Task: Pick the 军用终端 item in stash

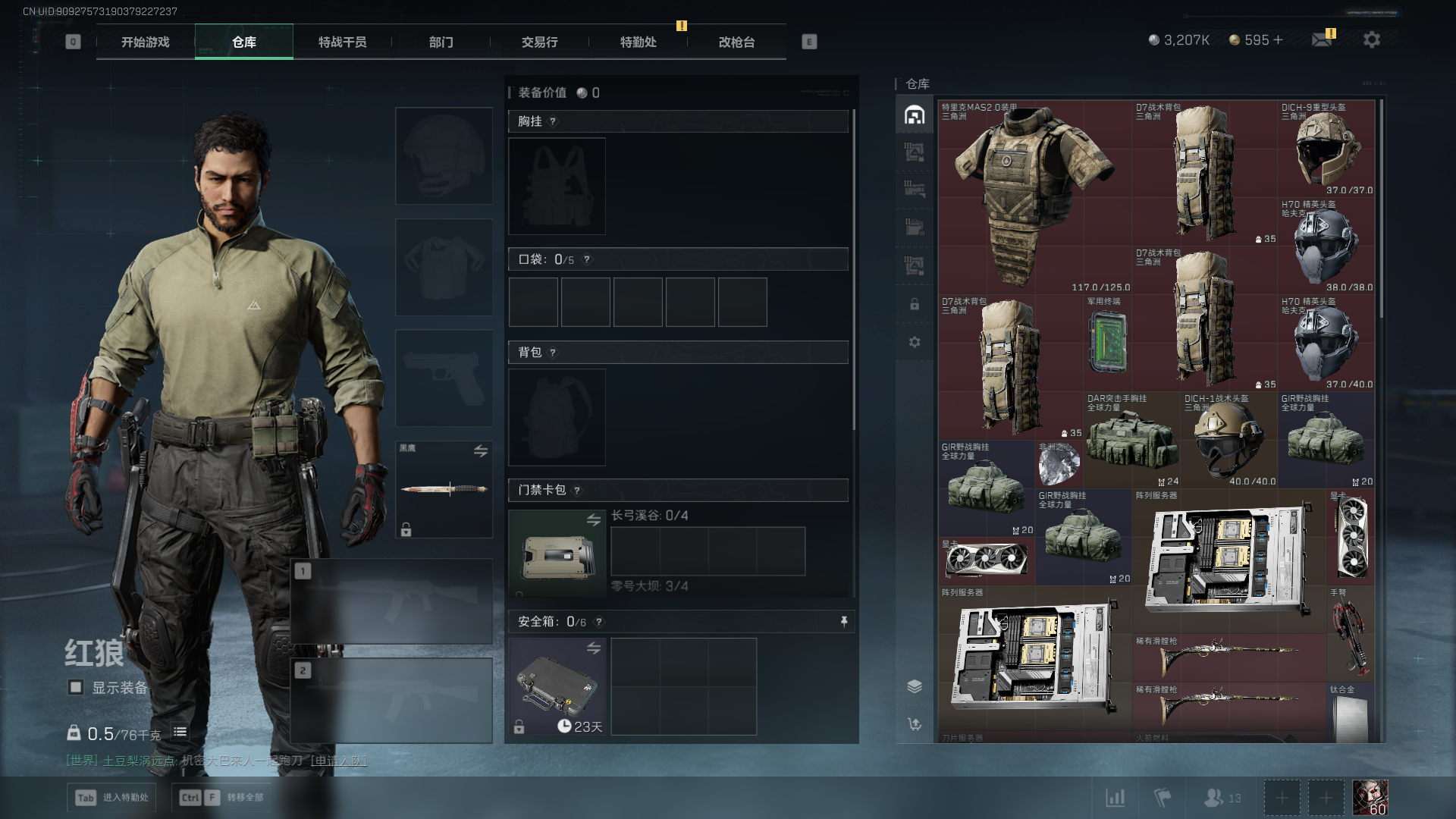Action: click(x=1107, y=343)
